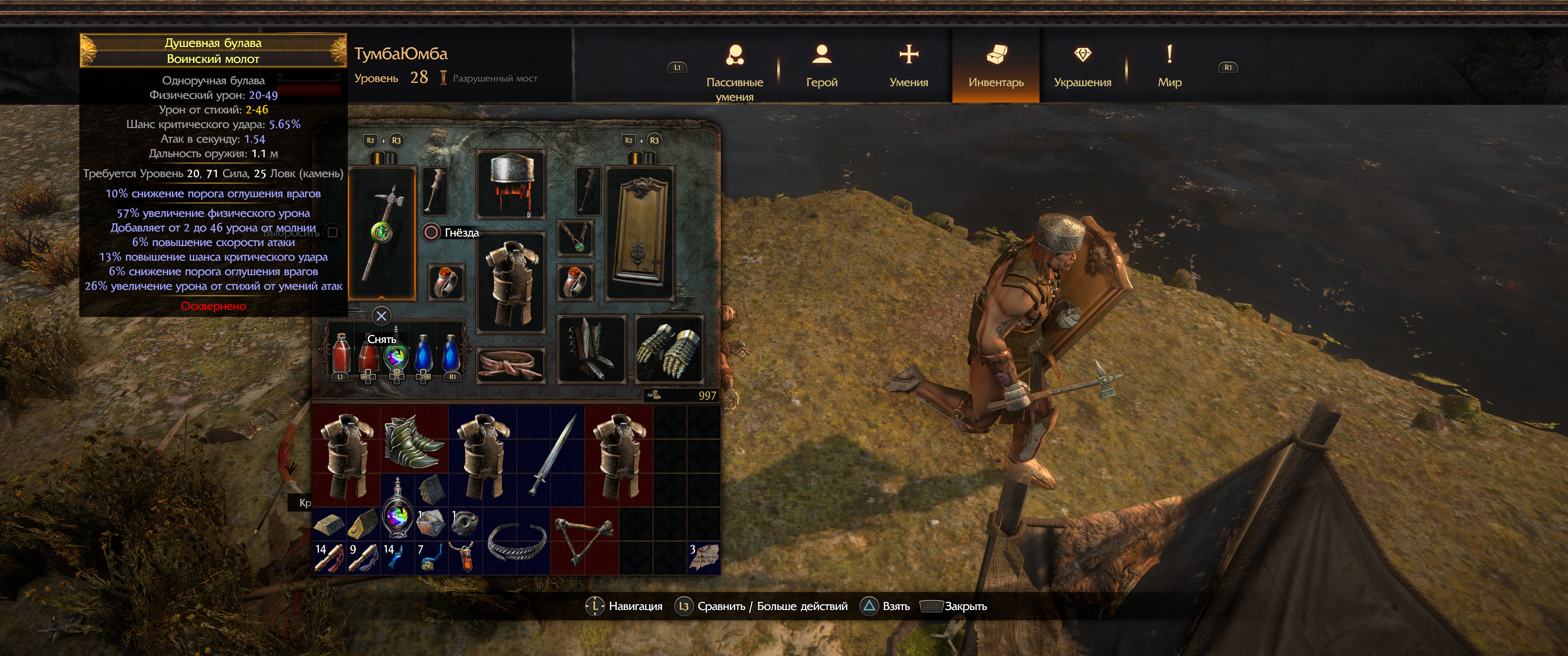Screen dimensions: 1568x656
Task: Select the equipped body armour slot
Action: pos(511,282)
